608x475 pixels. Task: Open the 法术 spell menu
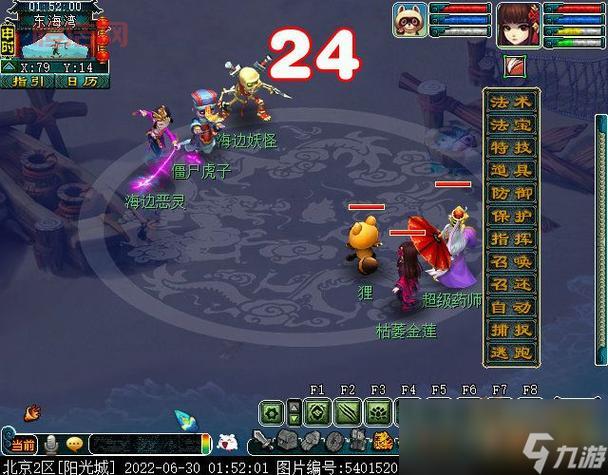[x=511, y=101]
